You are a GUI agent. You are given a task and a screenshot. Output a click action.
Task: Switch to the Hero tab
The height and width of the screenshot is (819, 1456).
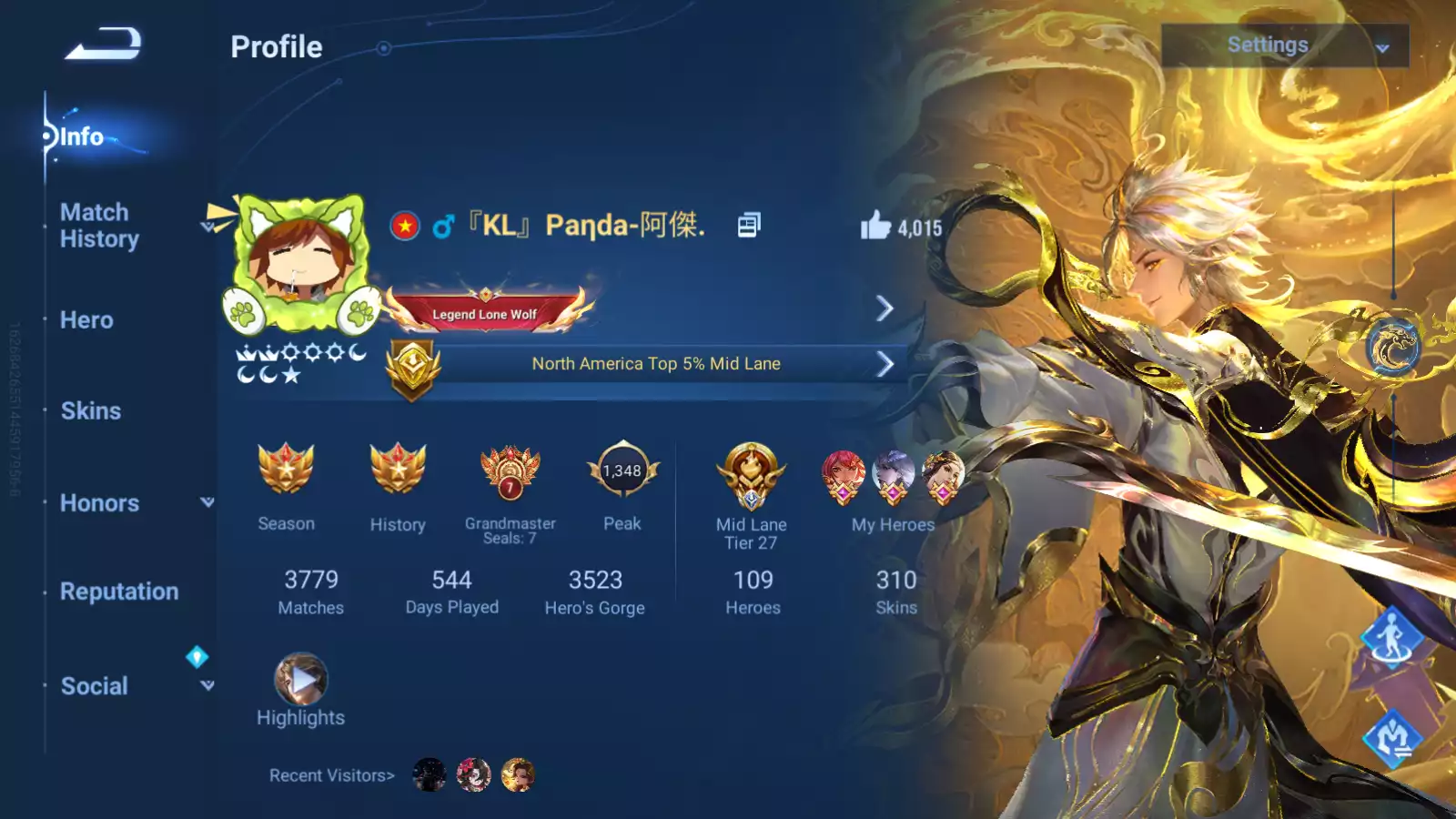click(88, 320)
